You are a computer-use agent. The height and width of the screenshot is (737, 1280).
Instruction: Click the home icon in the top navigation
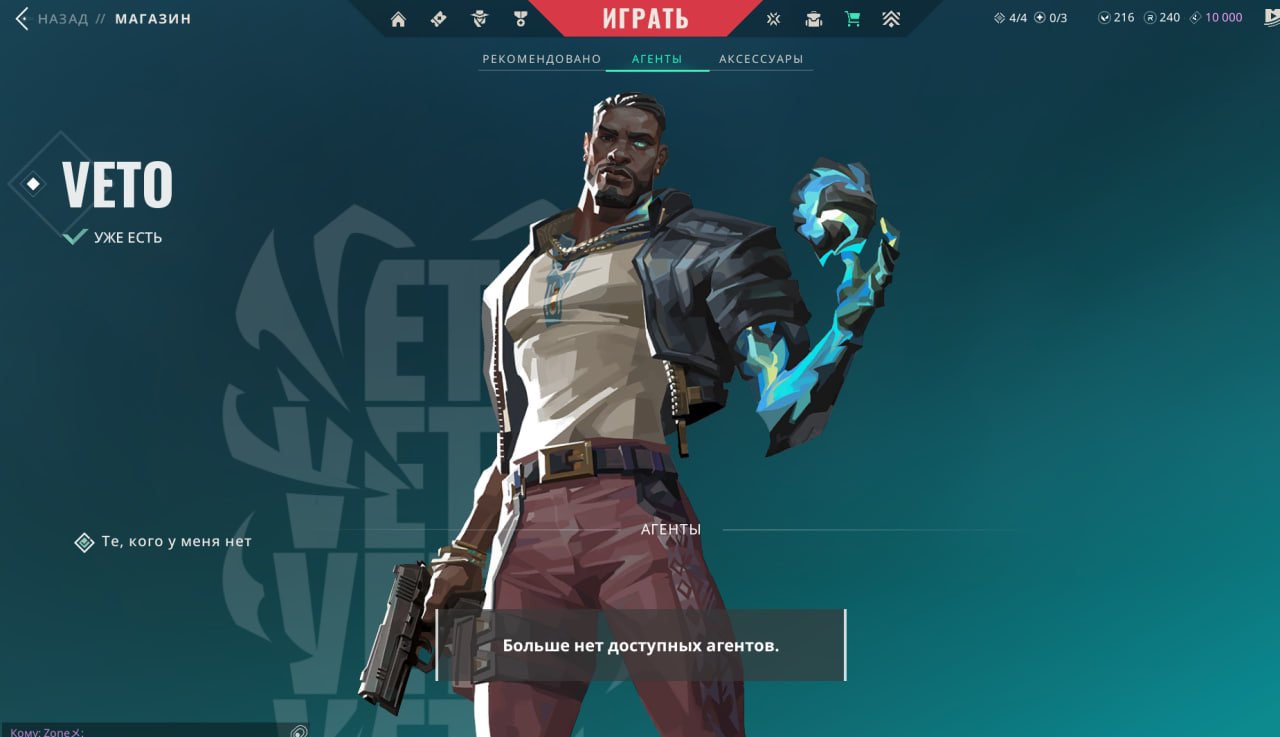coord(398,18)
